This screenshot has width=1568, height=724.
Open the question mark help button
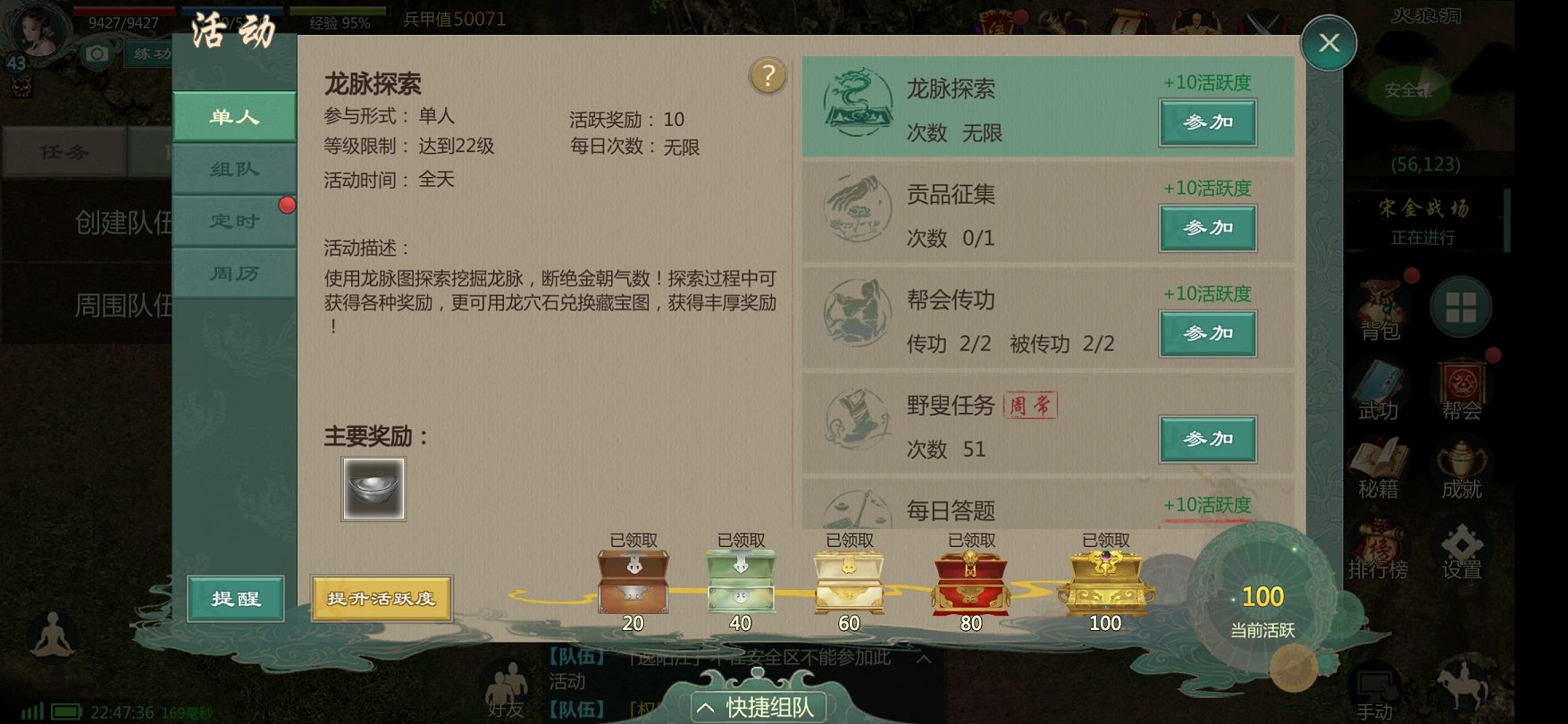coord(767,77)
